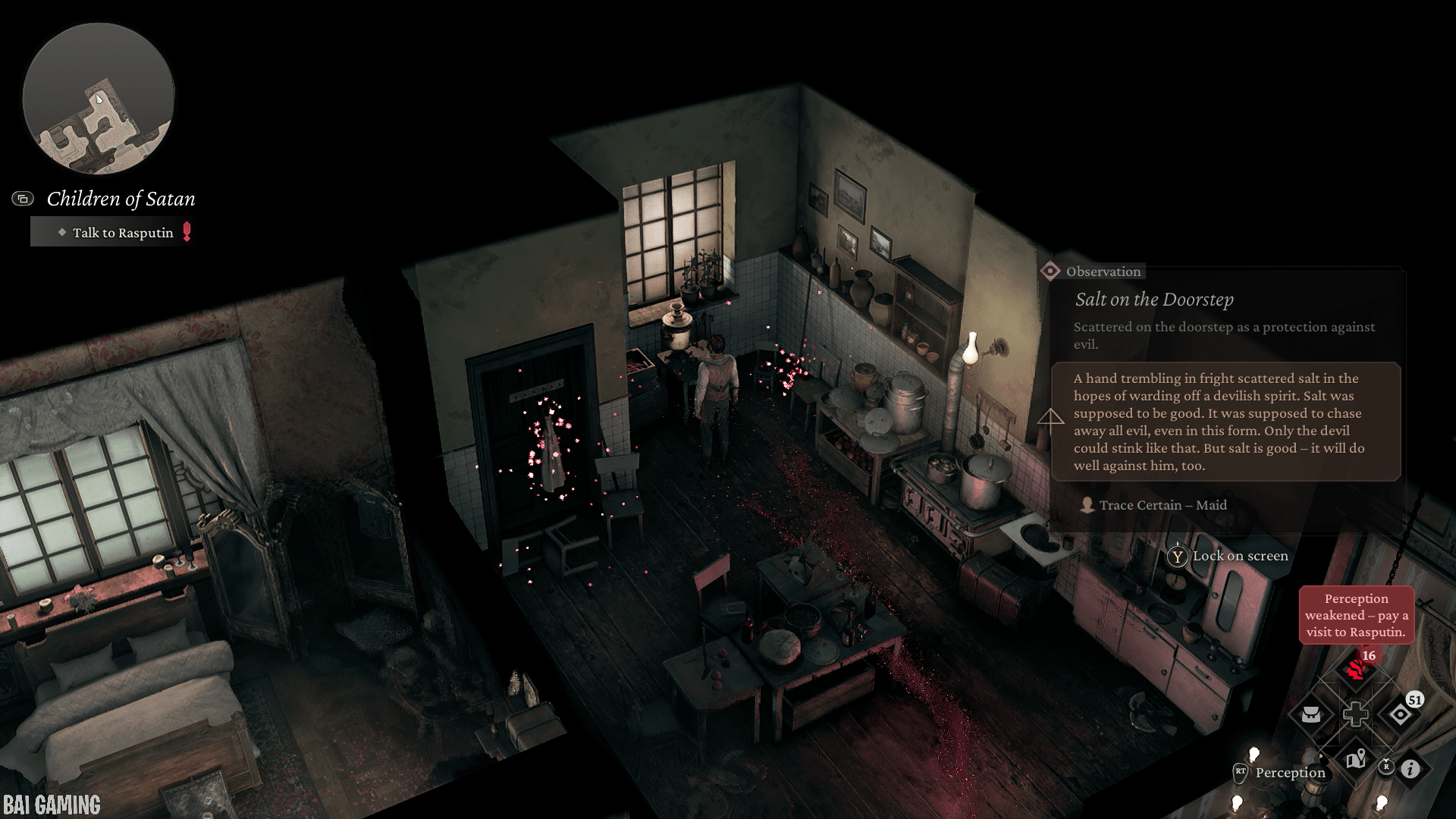Screen dimensions: 1456x819
Task: Open the observations eye icon
Action: click(x=1400, y=714)
